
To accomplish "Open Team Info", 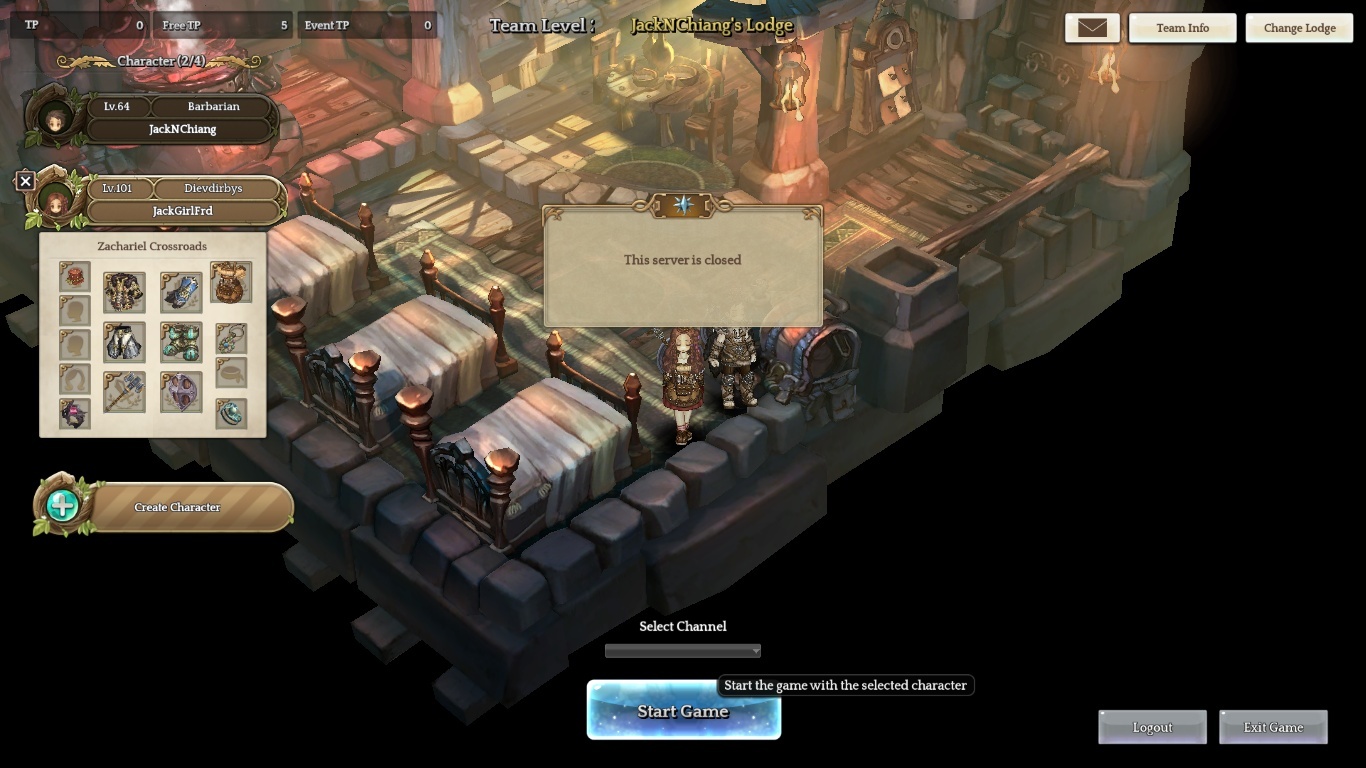I will tap(1182, 28).
